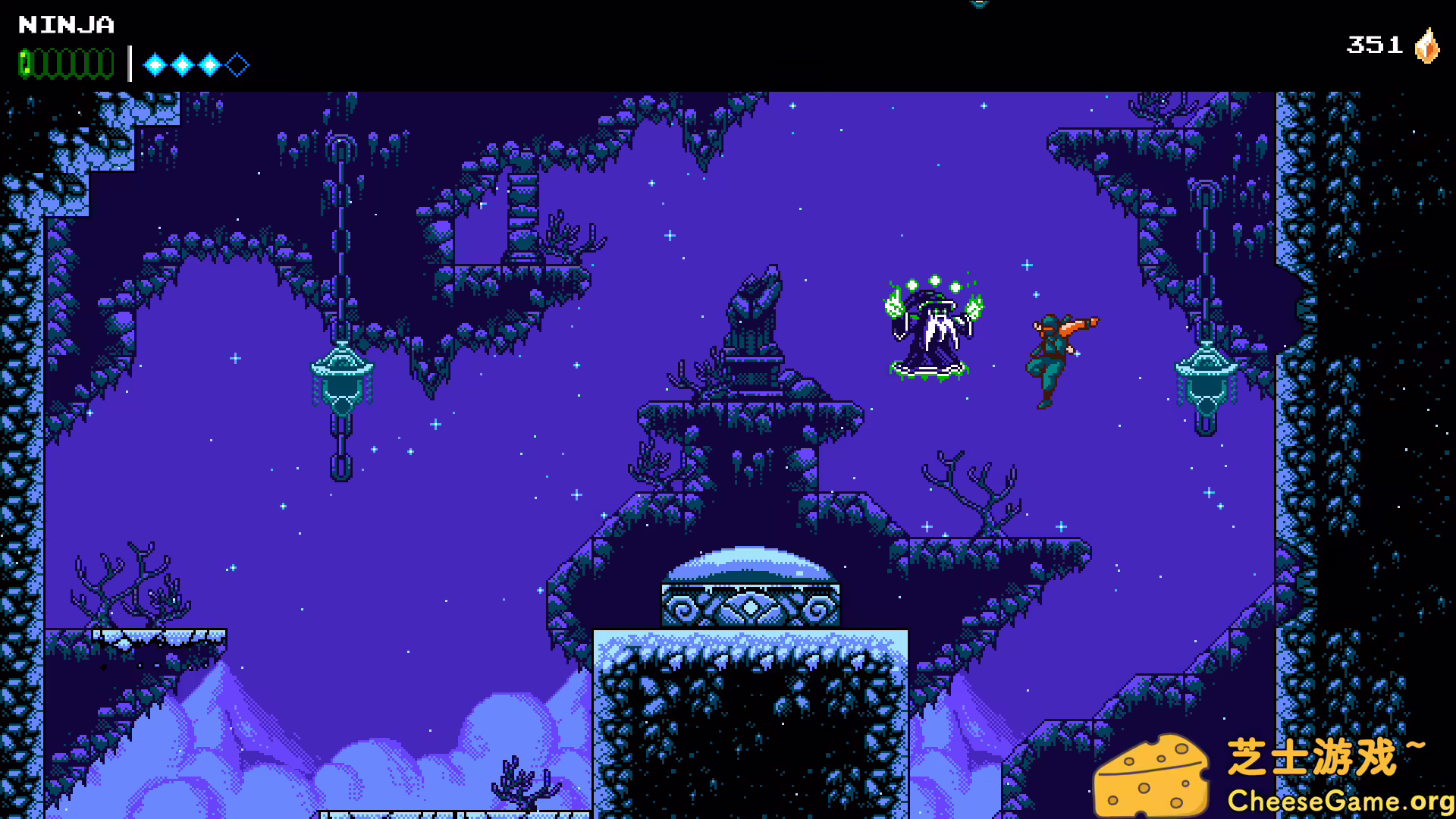The height and width of the screenshot is (819, 1456).
Task: Click the third diamond power icon
Action: coord(209,64)
